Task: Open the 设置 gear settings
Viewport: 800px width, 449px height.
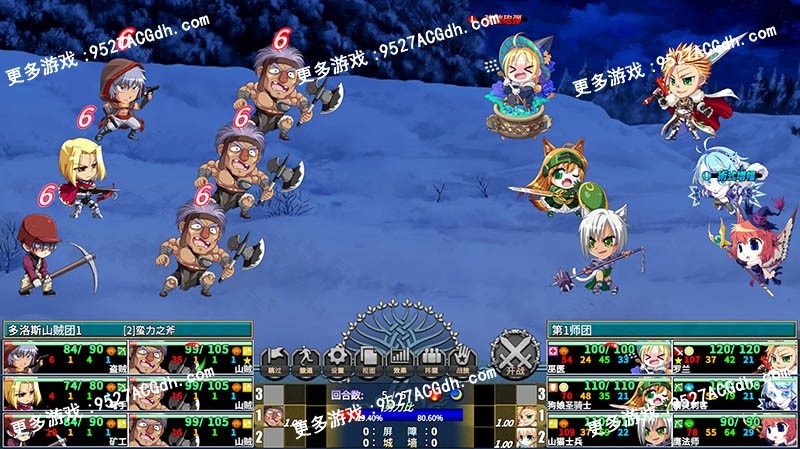Action: coord(338,359)
